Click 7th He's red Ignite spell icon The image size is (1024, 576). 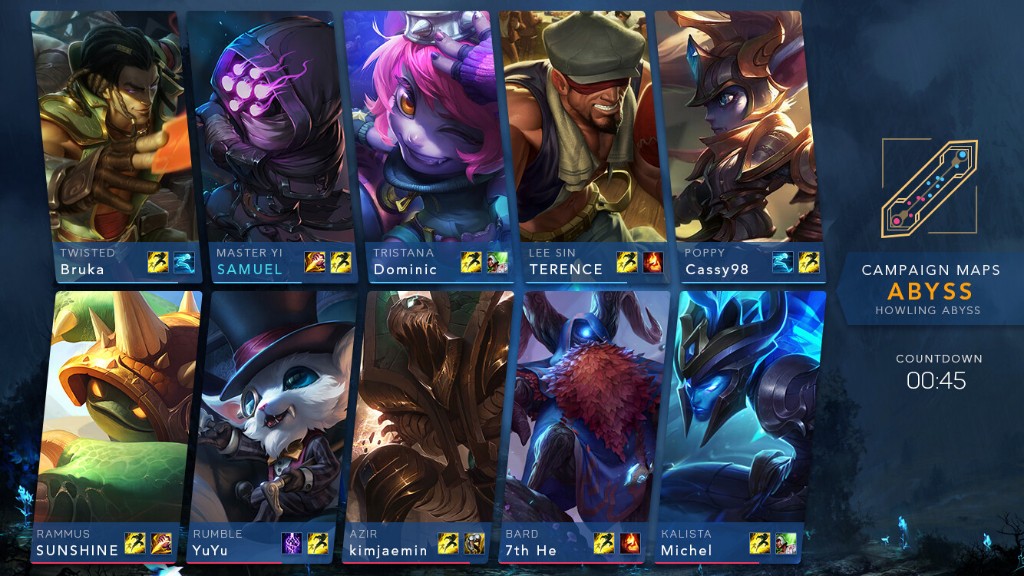630,543
